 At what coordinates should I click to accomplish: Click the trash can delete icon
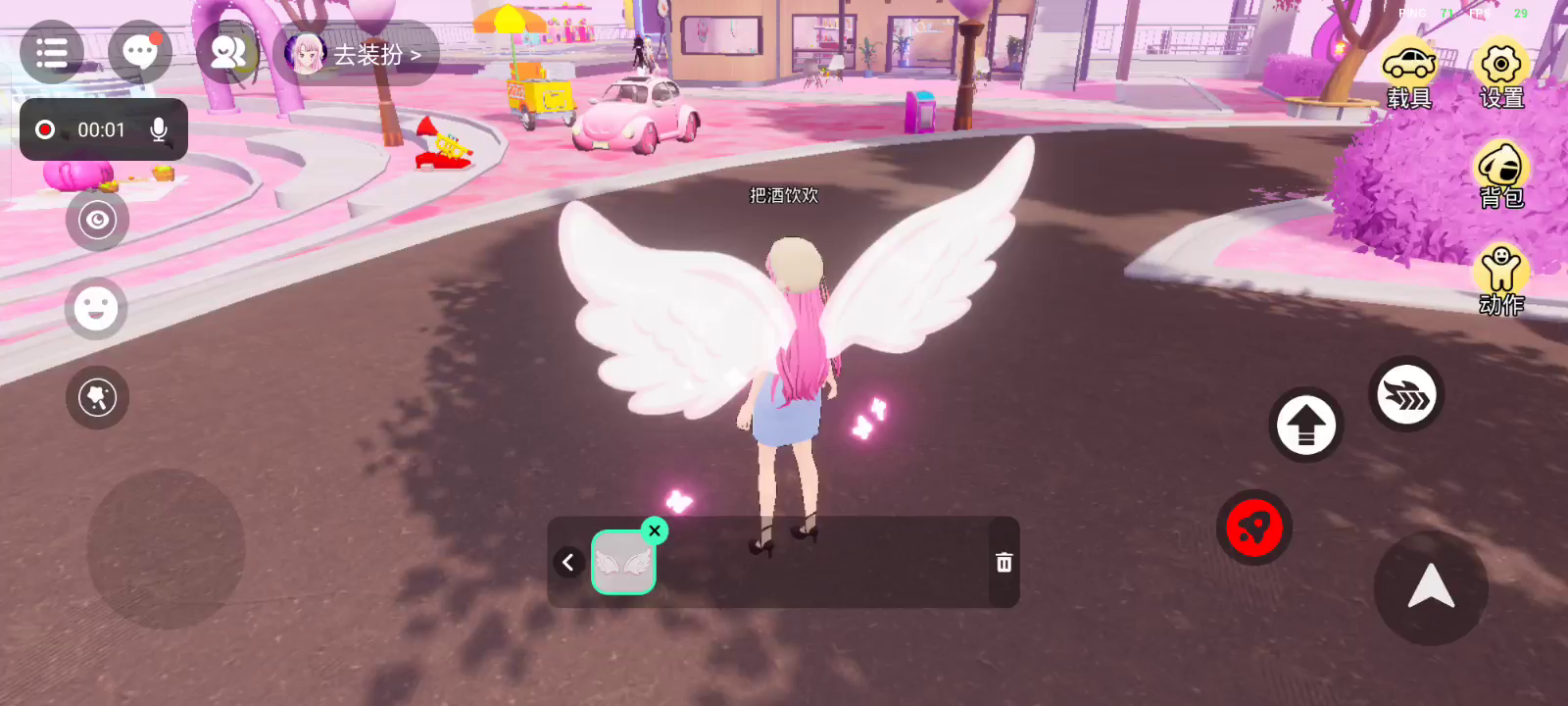[x=1004, y=563]
